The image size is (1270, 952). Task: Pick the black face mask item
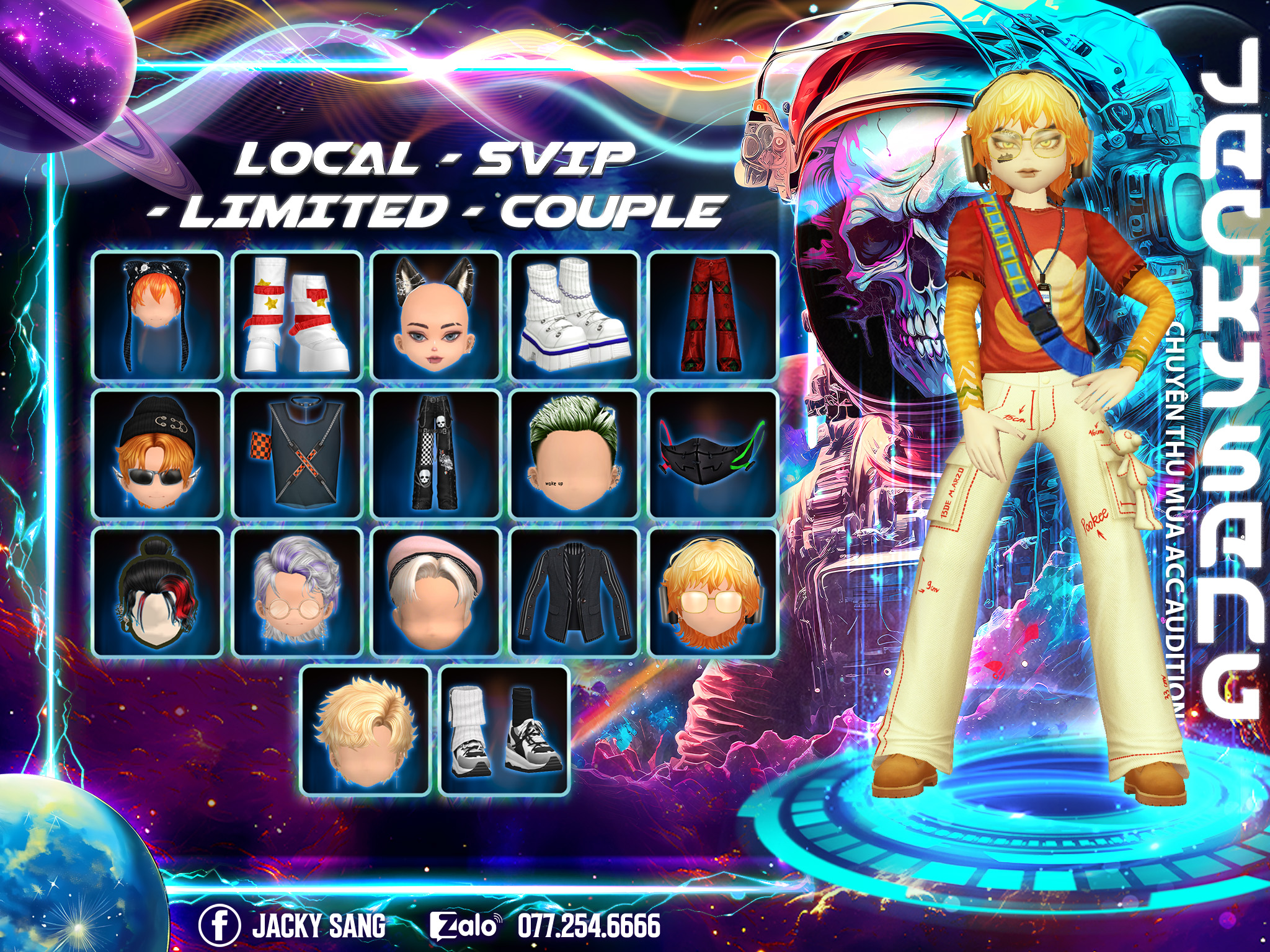(x=713, y=454)
